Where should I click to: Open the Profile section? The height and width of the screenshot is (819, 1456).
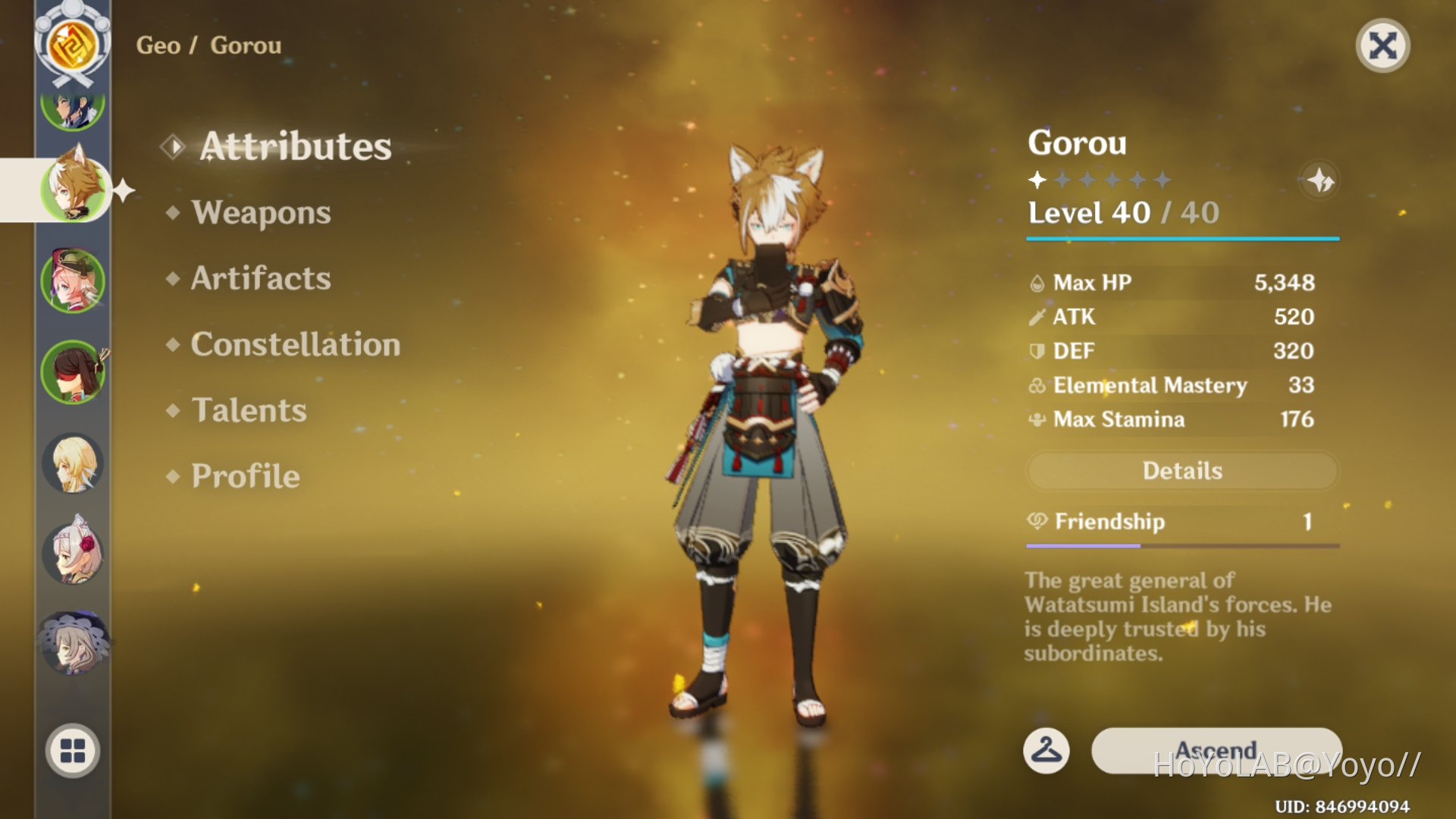[244, 476]
